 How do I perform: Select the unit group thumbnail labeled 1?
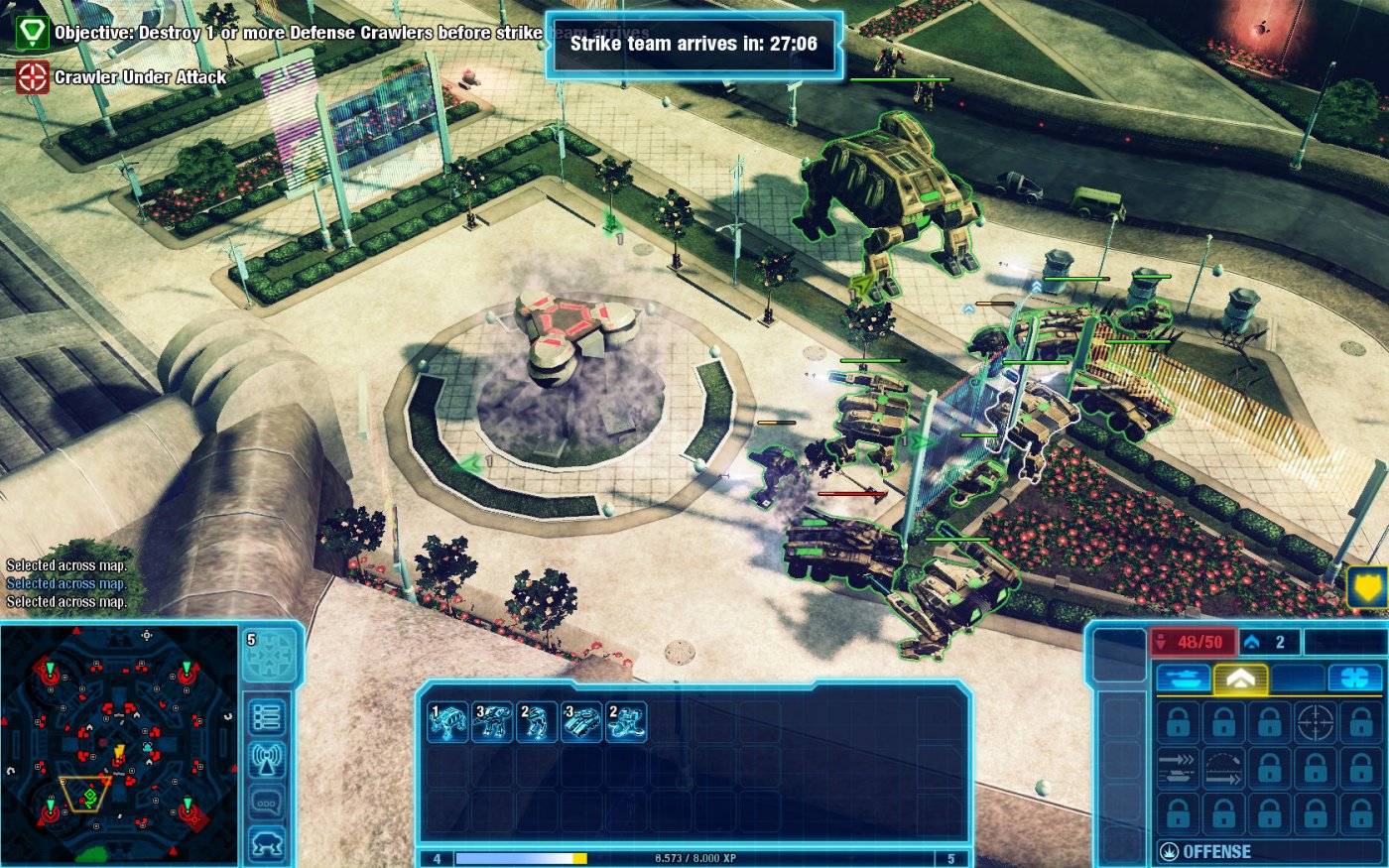(446, 724)
